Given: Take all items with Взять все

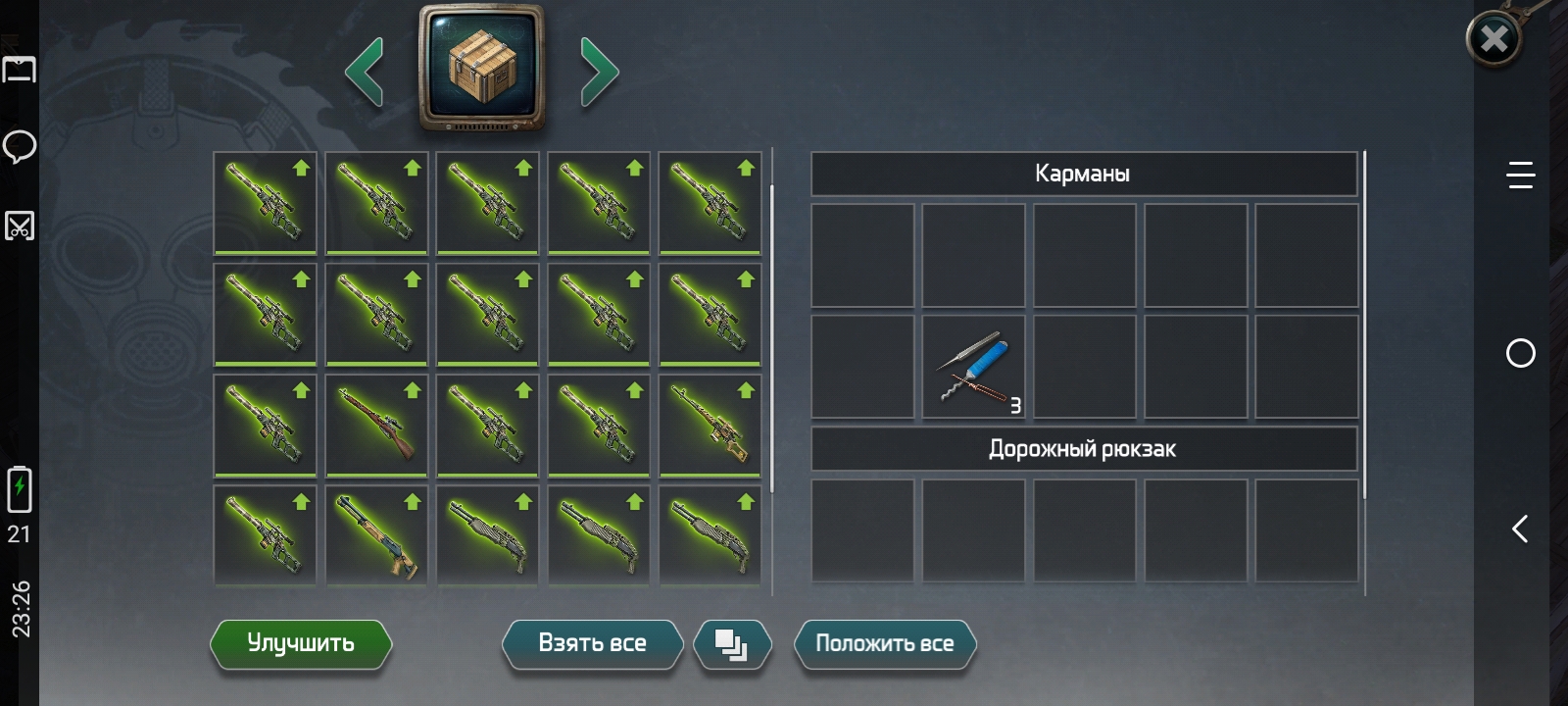Looking at the screenshot, I should tap(592, 643).
